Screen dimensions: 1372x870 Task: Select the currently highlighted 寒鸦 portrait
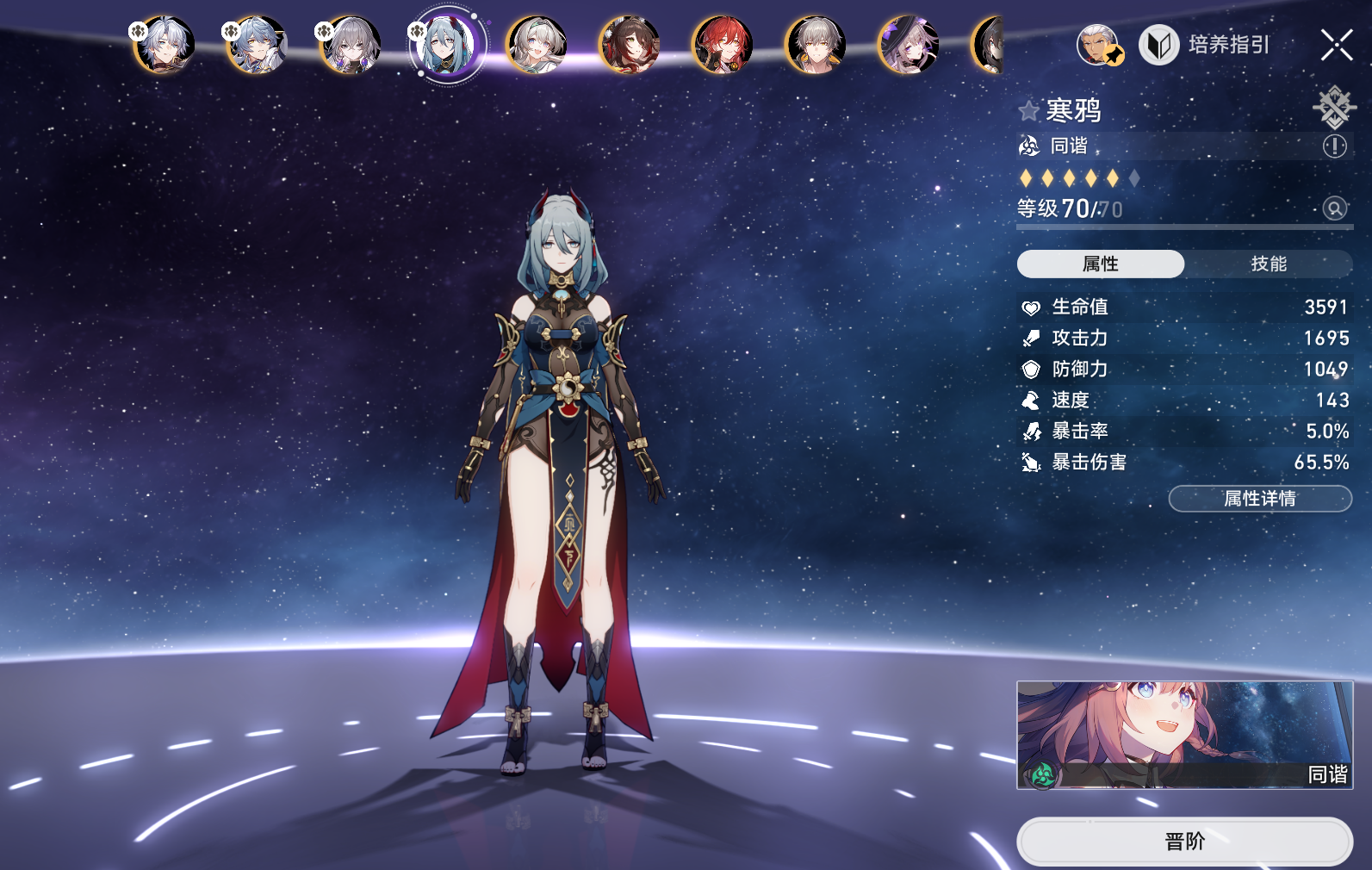444,45
